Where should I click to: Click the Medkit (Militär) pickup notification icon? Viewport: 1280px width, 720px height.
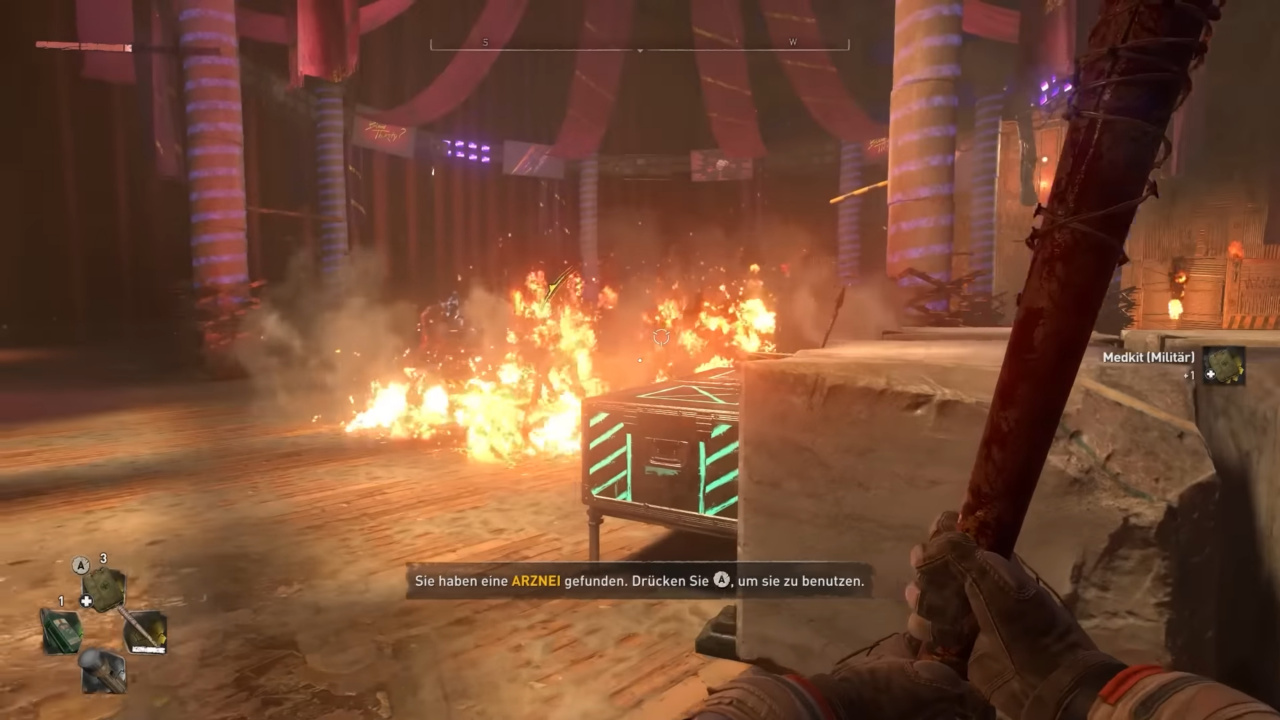coord(1224,366)
